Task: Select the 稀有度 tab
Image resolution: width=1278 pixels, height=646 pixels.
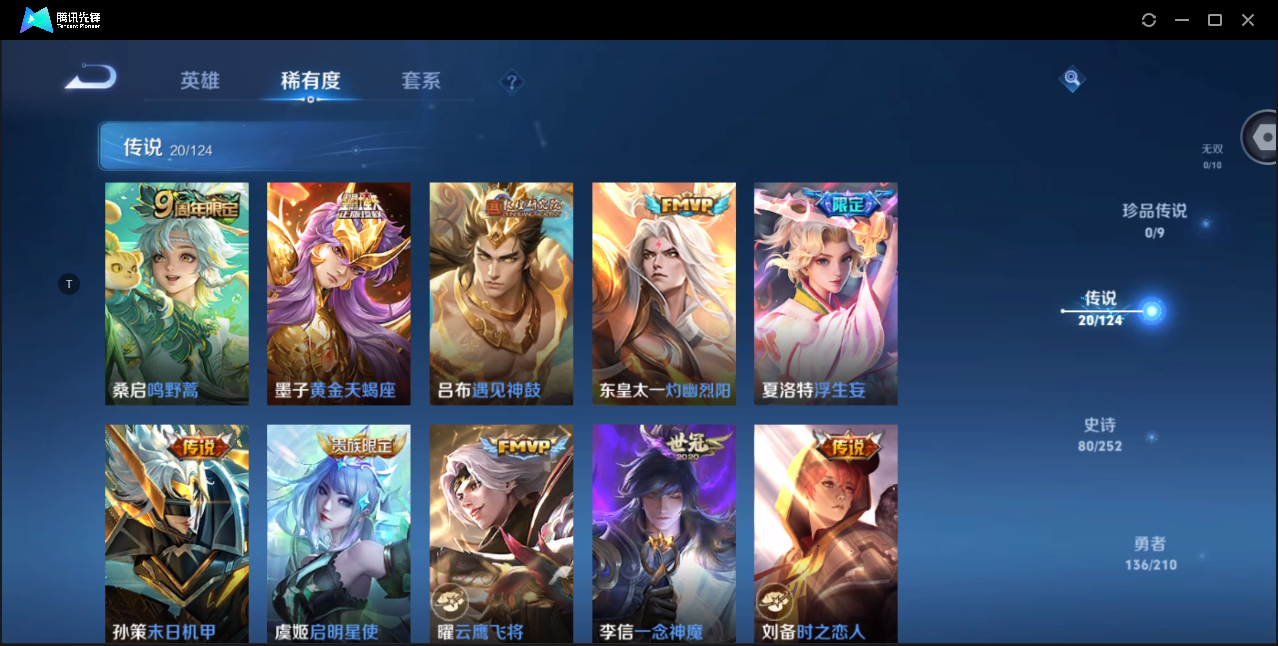Action: point(310,81)
